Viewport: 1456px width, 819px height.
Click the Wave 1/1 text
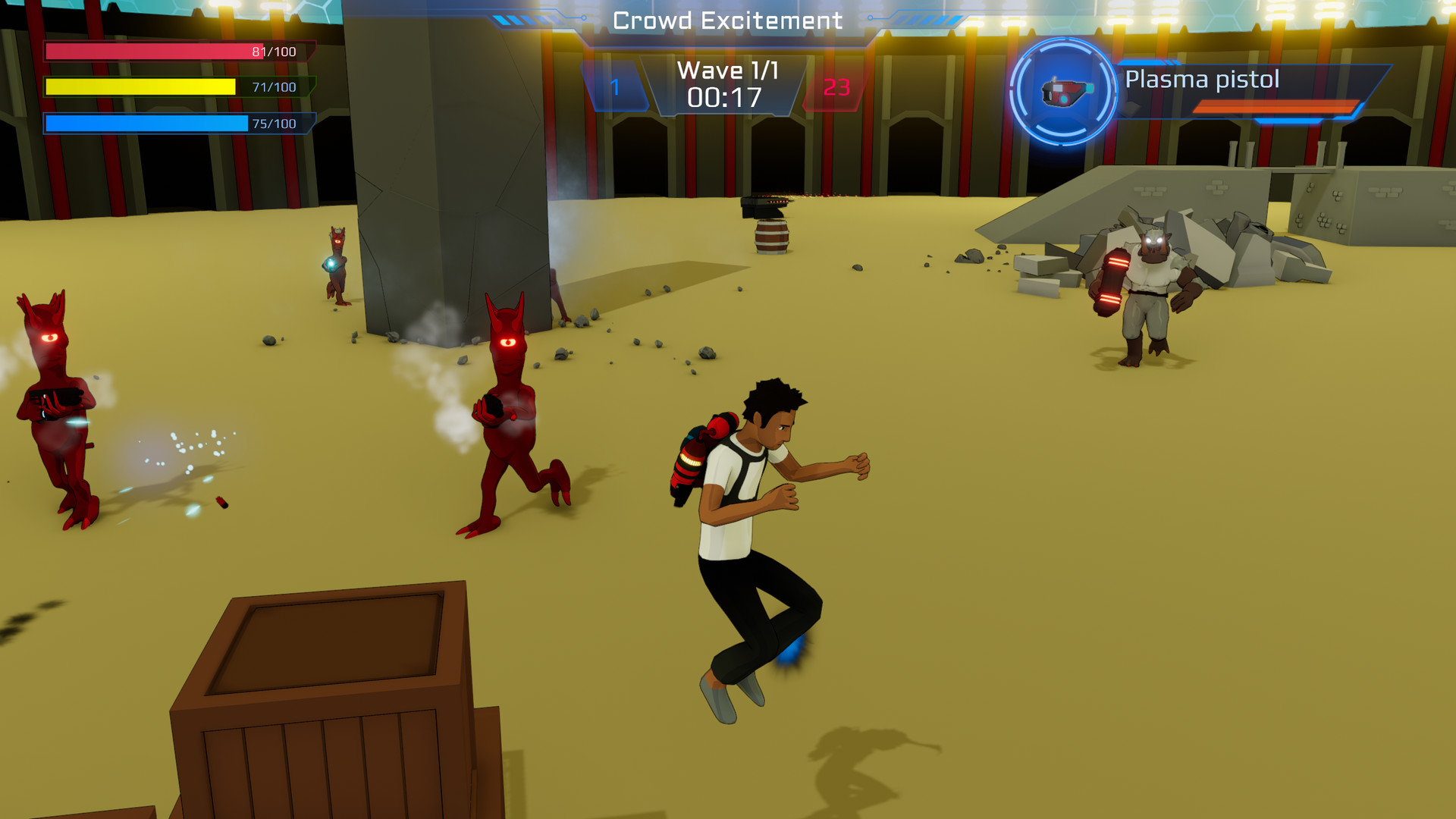coord(726,70)
